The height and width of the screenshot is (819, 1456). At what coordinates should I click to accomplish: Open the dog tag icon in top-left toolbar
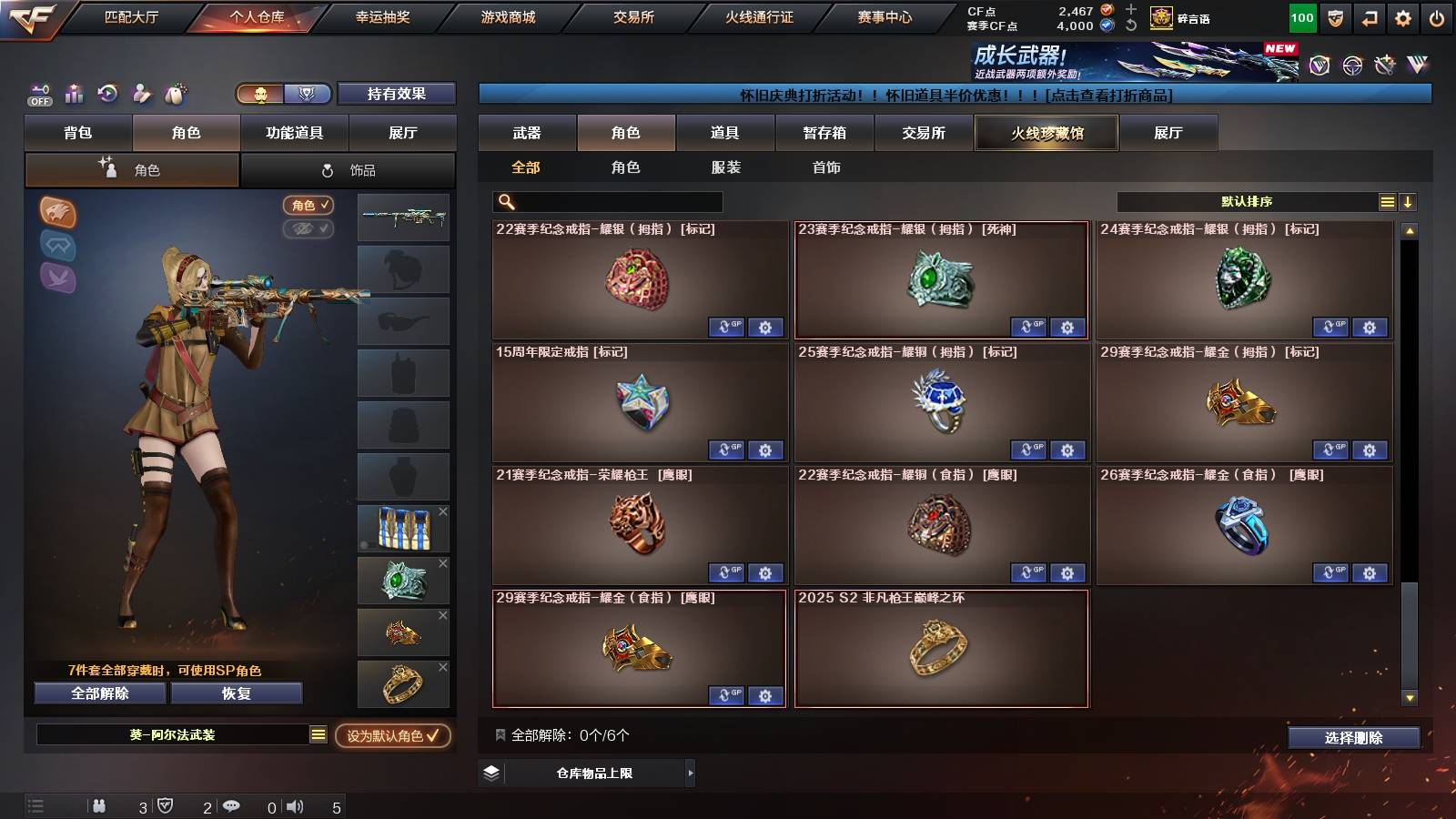[175, 93]
